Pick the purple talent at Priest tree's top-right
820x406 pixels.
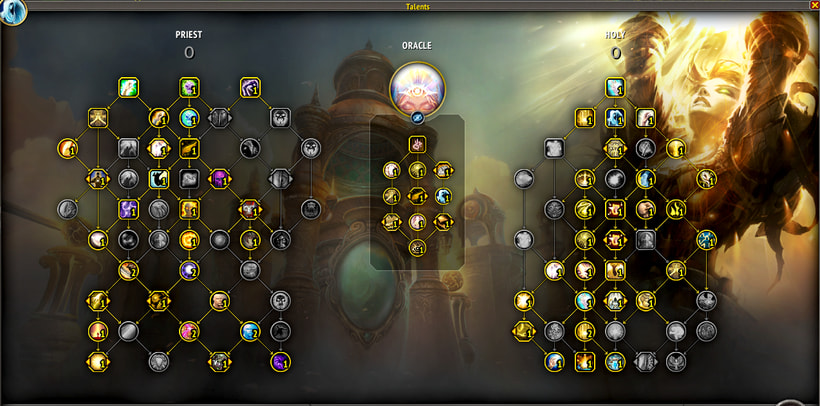click(x=250, y=88)
